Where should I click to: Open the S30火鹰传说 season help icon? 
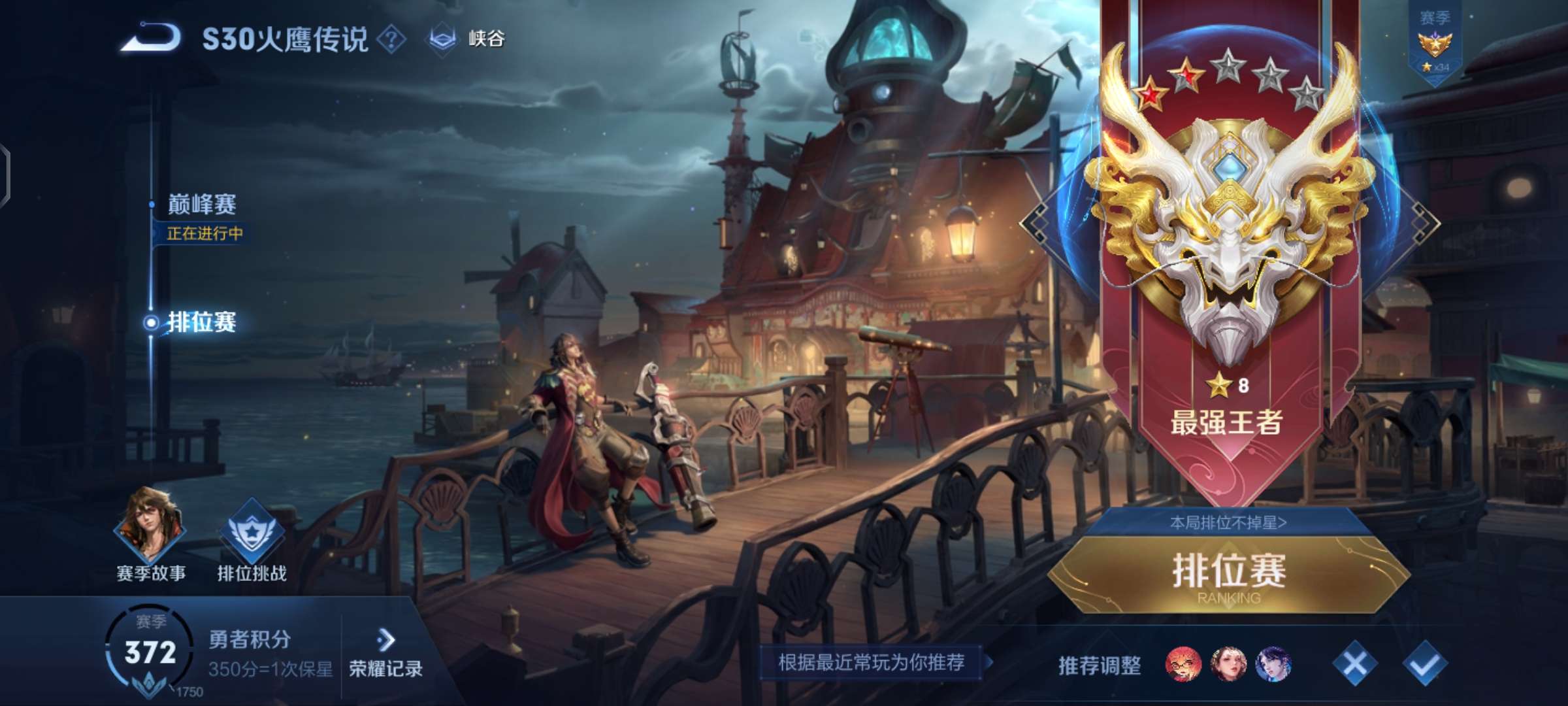tap(393, 37)
